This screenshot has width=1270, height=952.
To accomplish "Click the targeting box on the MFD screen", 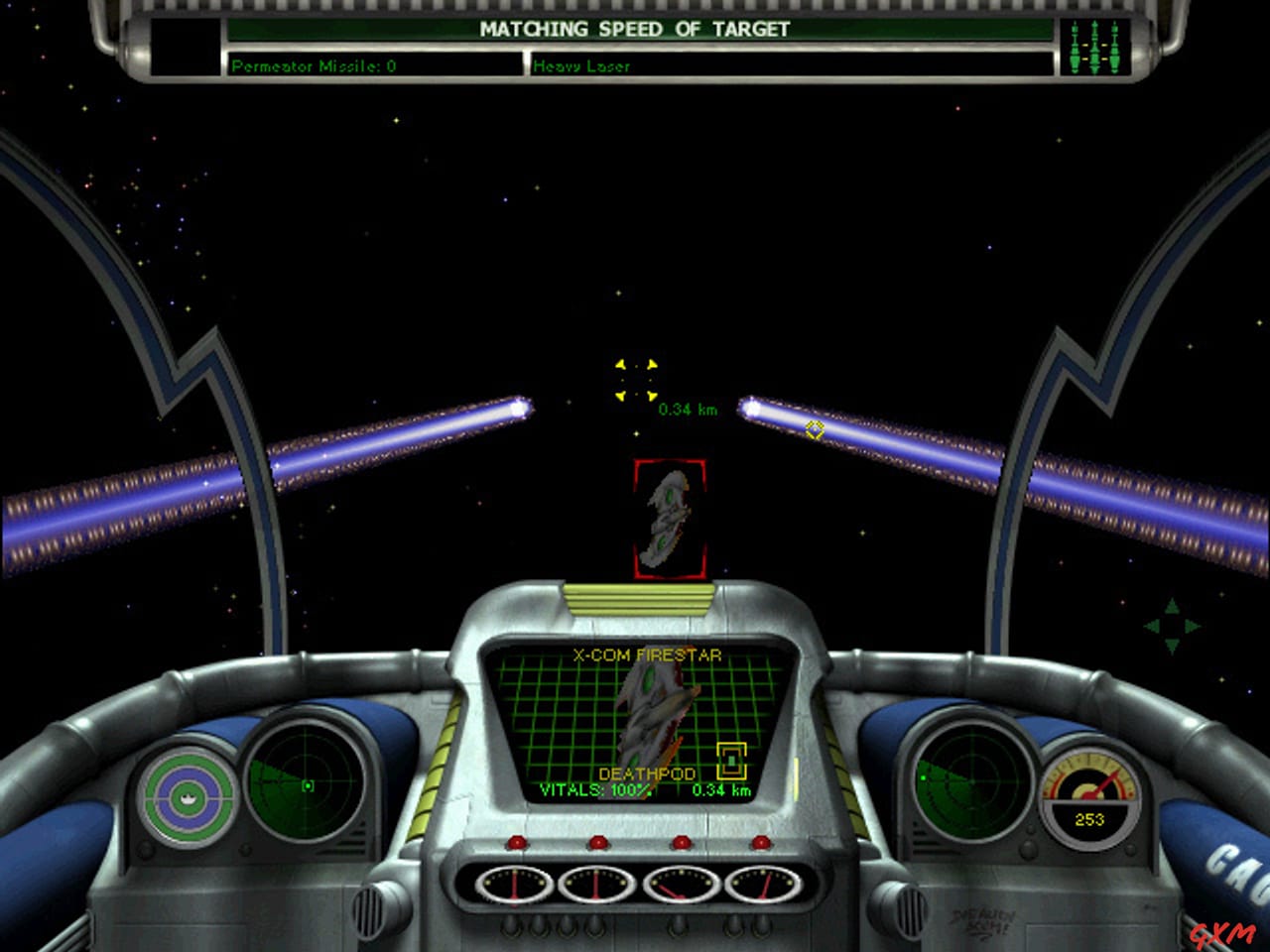I will [731, 760].
